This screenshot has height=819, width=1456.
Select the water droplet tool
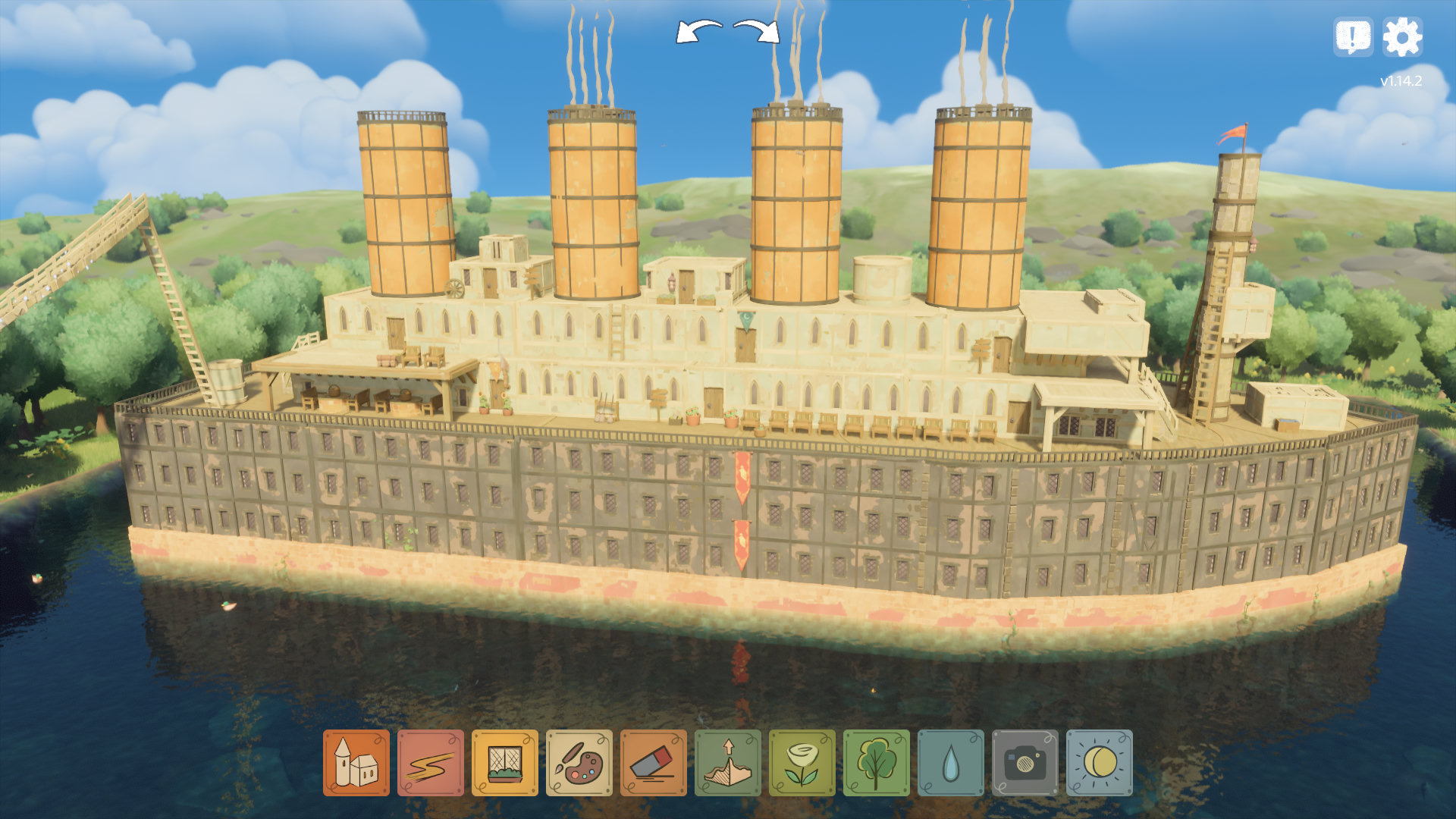951,763
